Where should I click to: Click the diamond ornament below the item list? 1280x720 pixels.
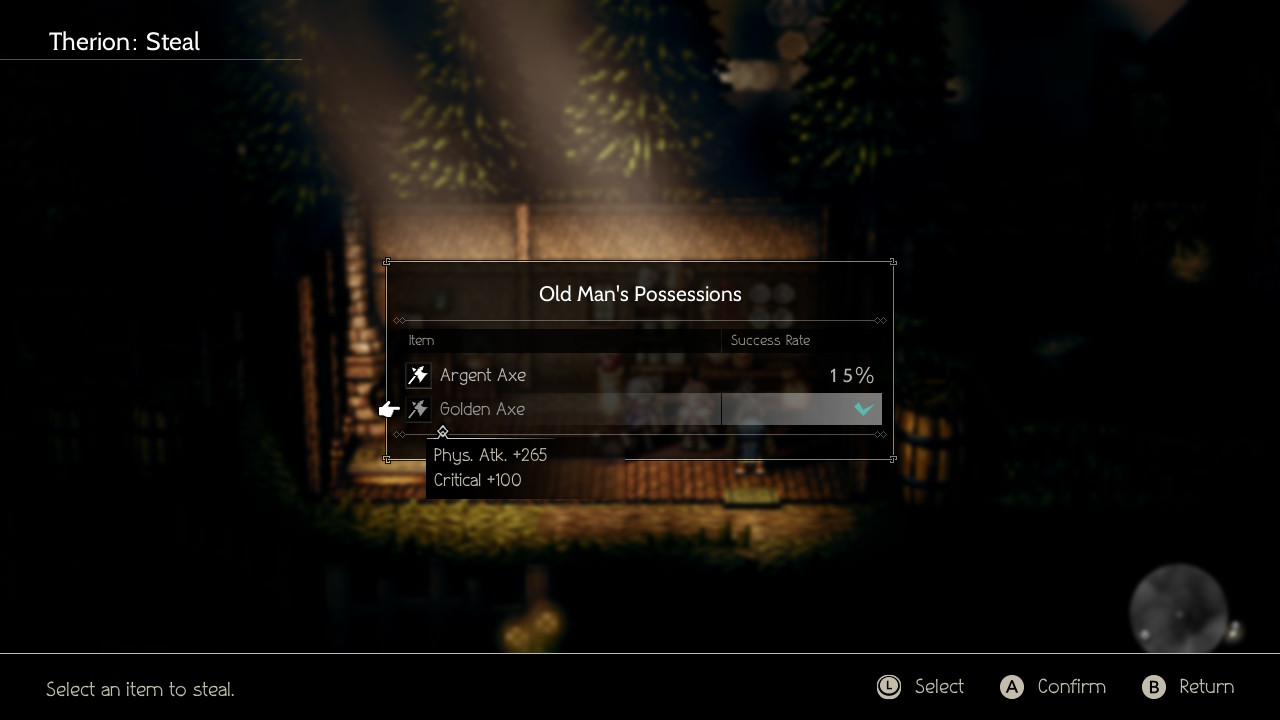tap(443, 432)
